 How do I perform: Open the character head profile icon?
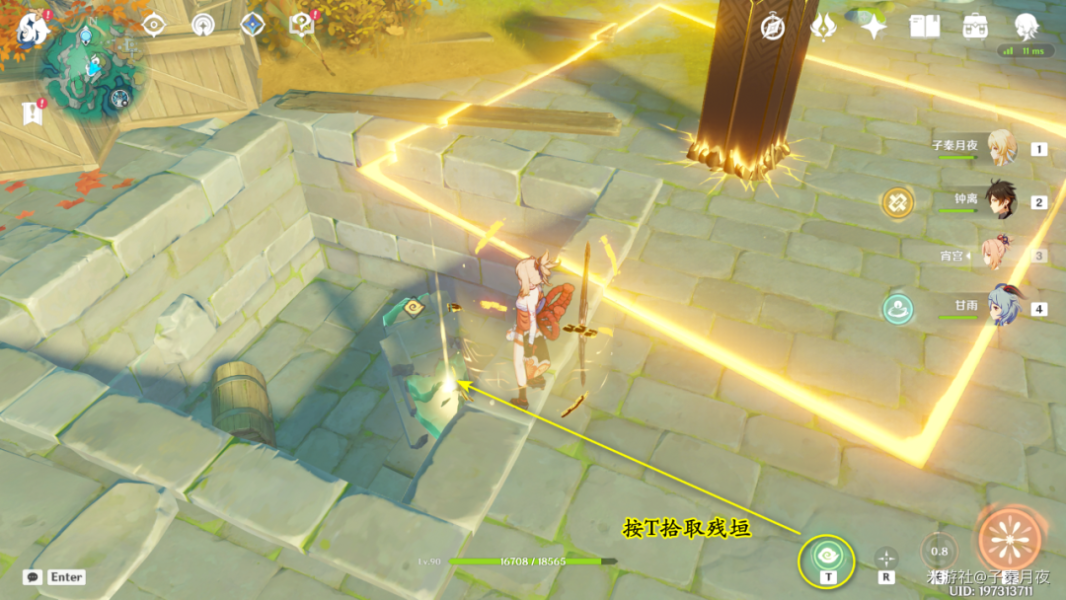pyautogui.click(x=1026, y=26)
